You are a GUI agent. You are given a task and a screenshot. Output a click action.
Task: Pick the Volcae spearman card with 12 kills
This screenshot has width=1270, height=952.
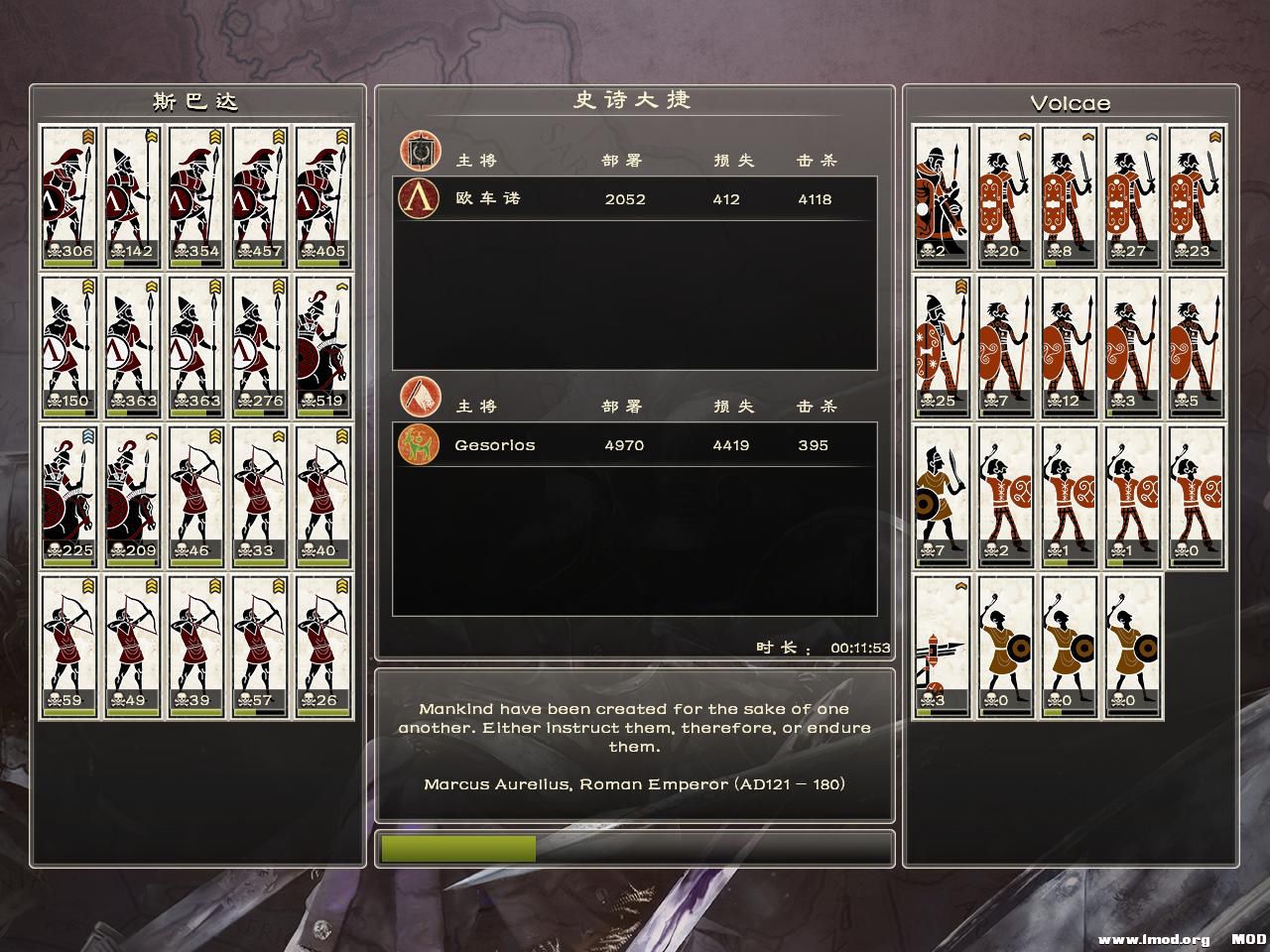(x=1069, y=346)
